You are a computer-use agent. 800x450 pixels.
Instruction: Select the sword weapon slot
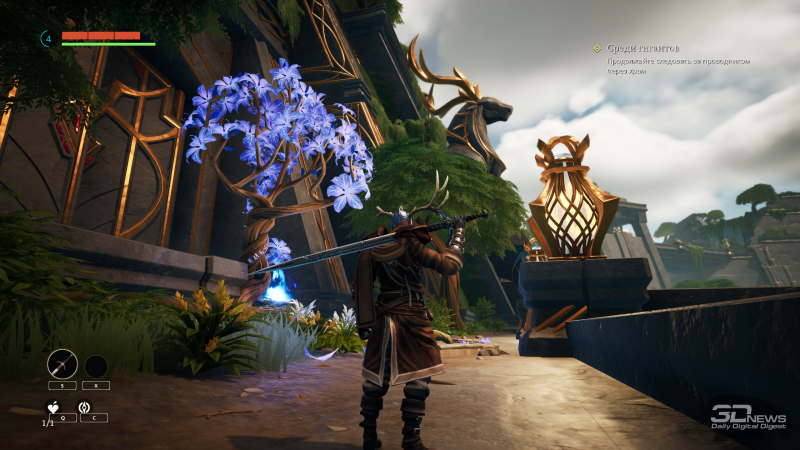click(x=62, y=364)
